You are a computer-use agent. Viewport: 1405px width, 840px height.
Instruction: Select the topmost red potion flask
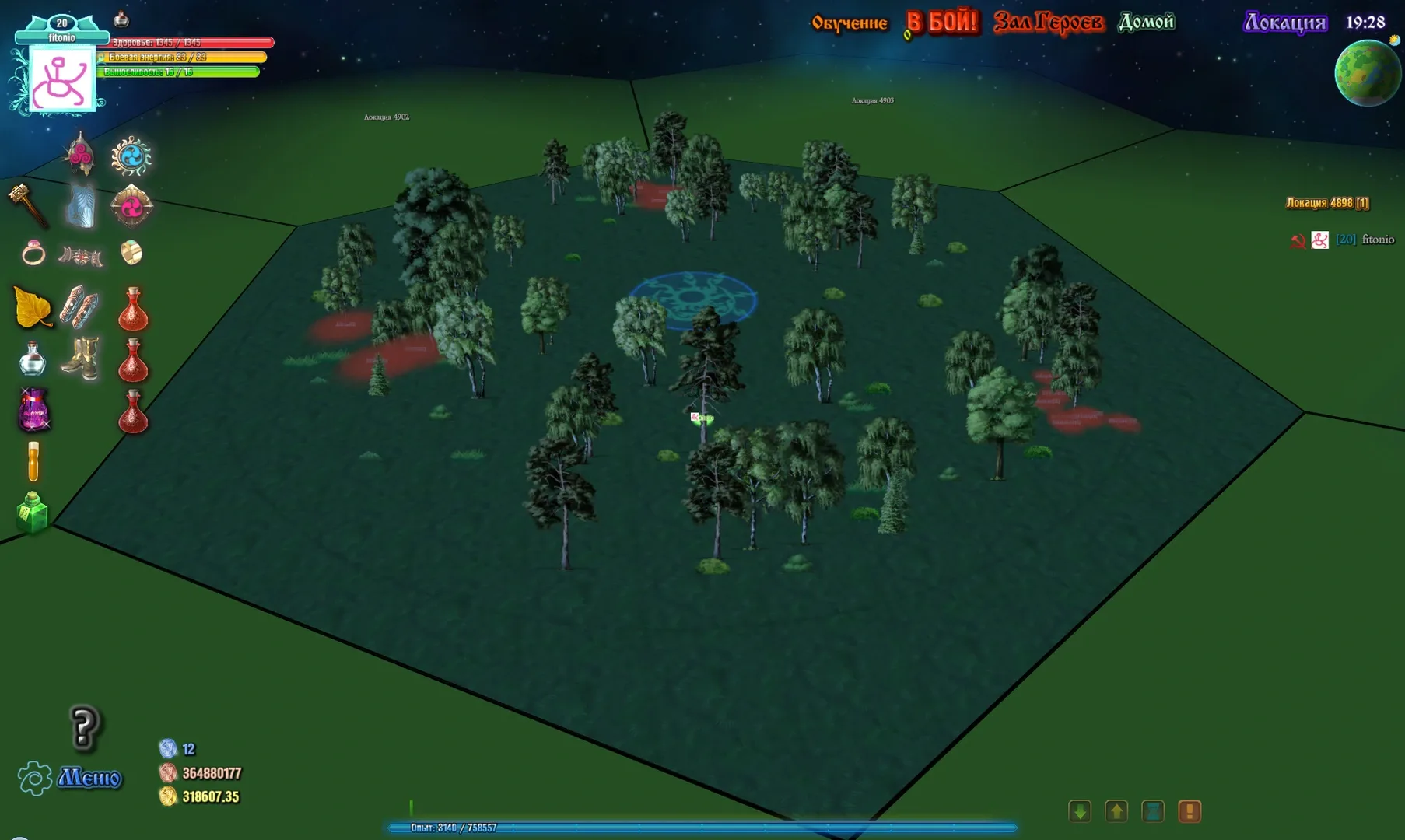pos(133,310)
